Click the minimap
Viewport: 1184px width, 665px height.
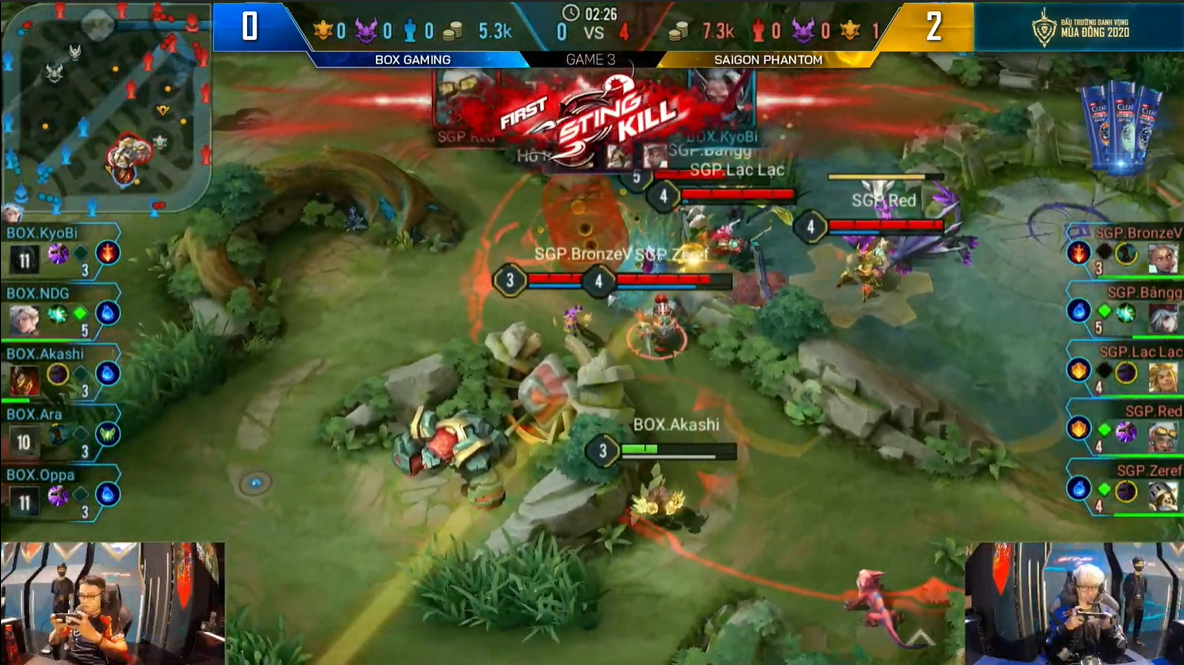click(x=105, y=105)
